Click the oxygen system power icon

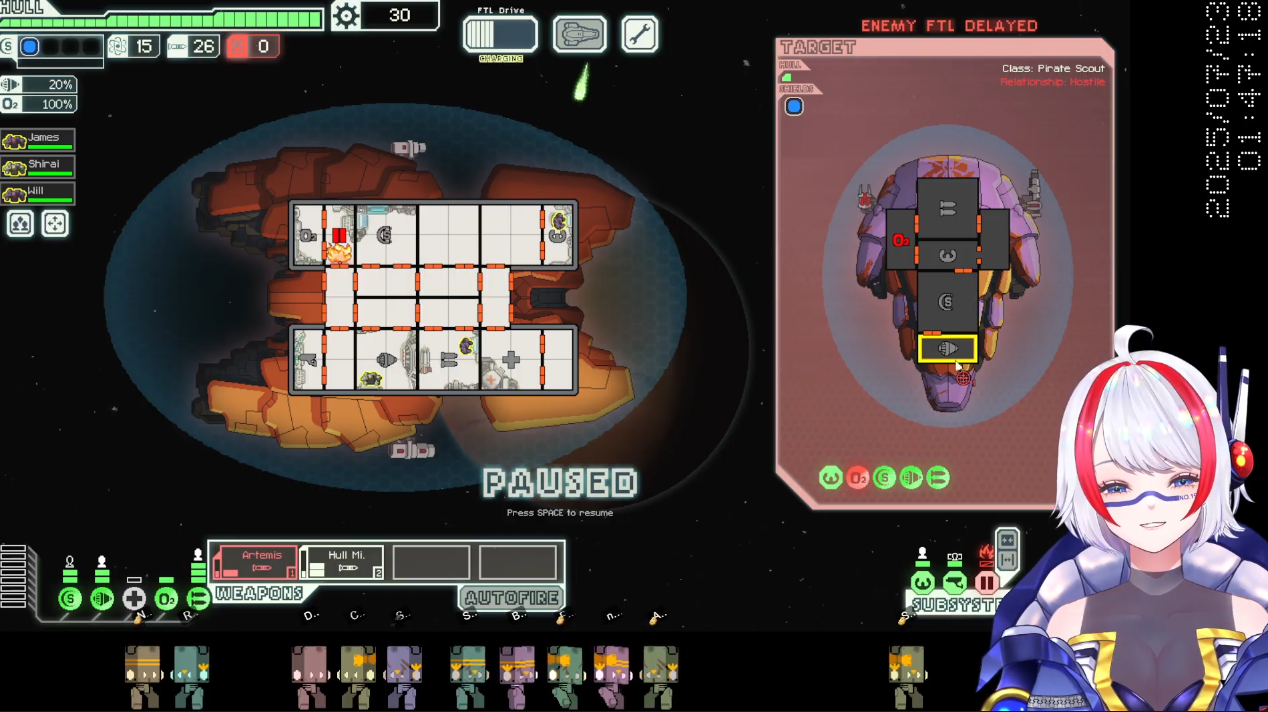166,599
